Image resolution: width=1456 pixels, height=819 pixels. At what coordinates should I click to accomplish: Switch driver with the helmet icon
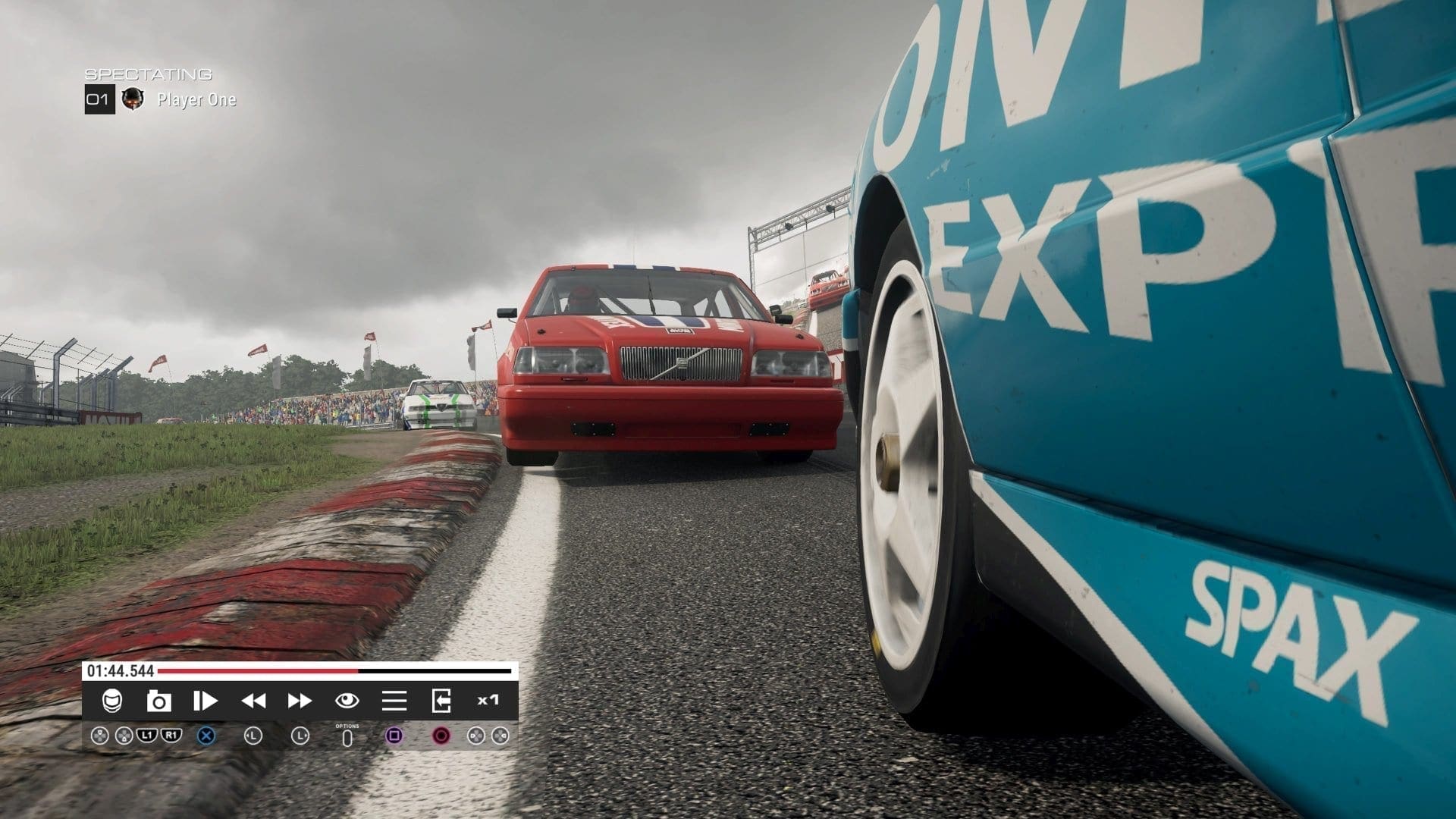(x=111, y=701)
